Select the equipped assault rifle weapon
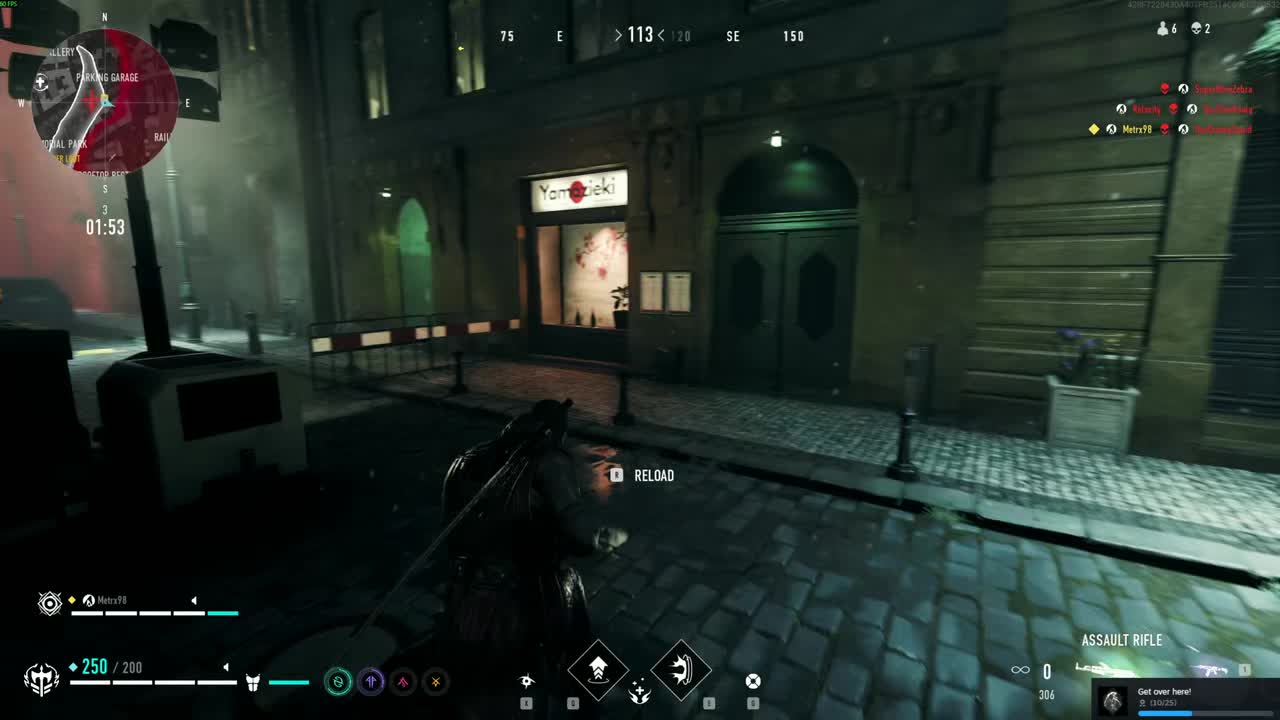This screenshot has height=720, width=1280. 1104,669
